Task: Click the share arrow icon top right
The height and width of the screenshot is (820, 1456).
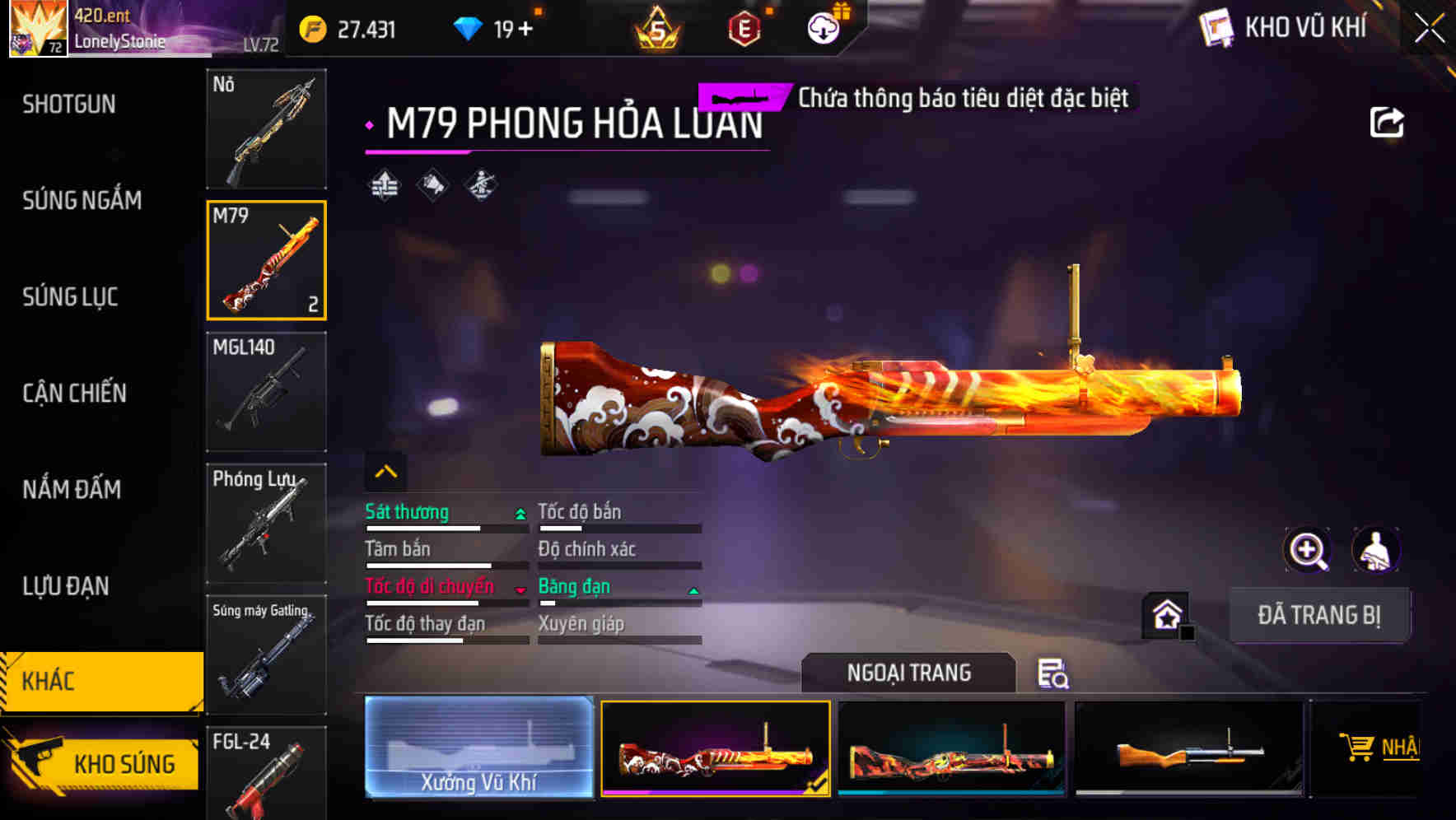Action: [1388, 121]
